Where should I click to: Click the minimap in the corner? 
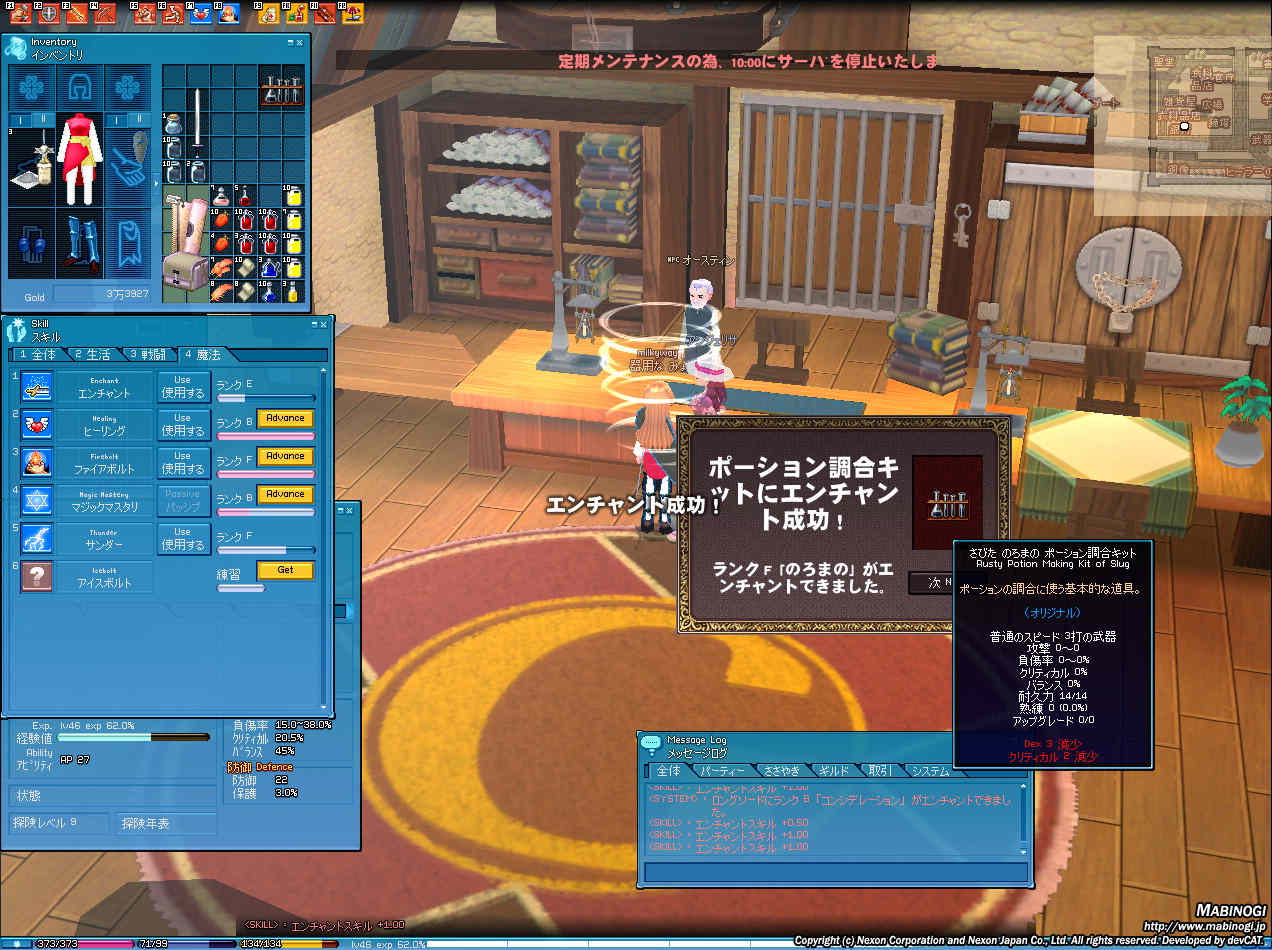(x=1180, y=125)
